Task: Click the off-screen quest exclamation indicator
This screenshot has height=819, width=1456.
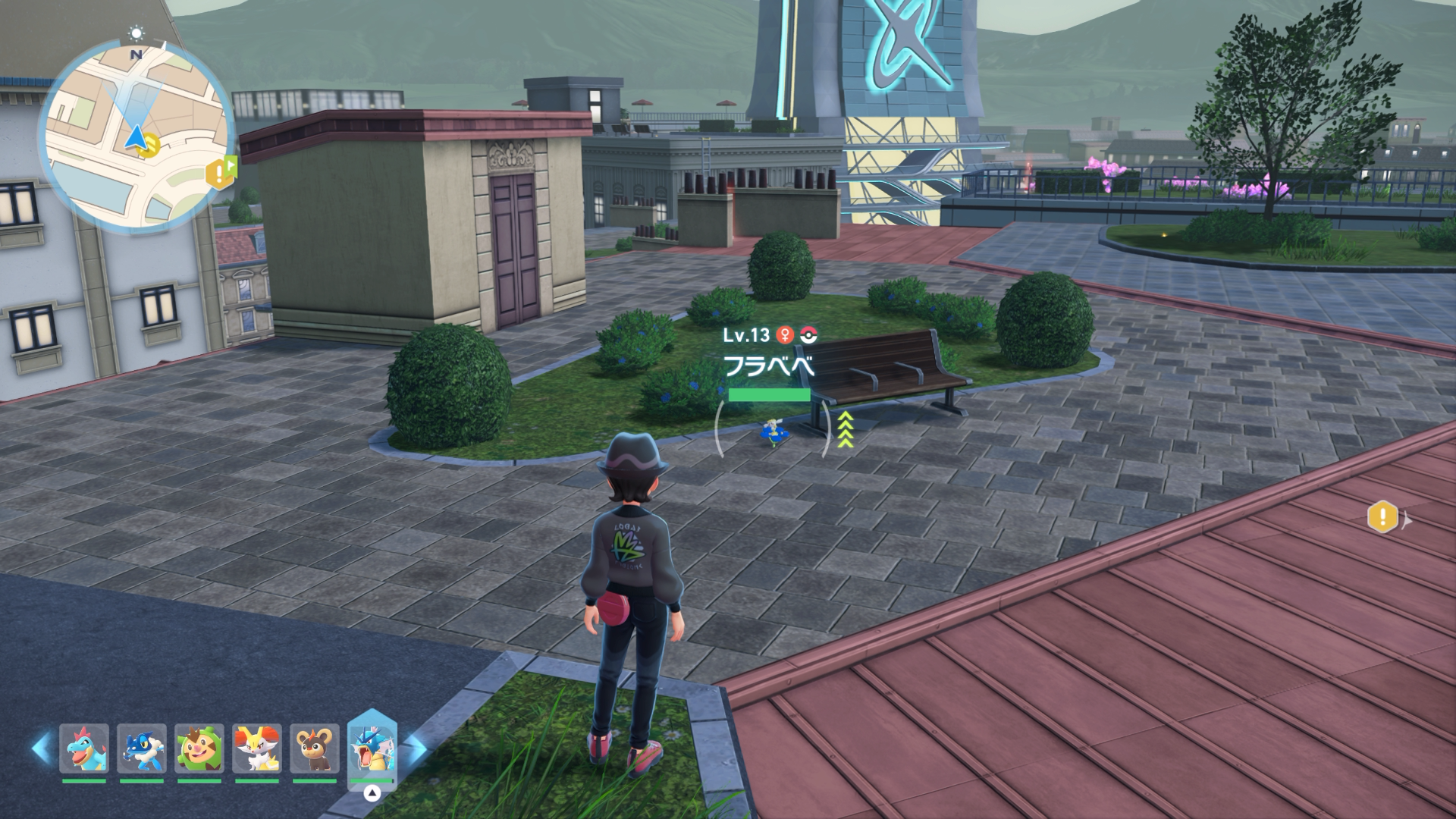Action: [1383, 518]
